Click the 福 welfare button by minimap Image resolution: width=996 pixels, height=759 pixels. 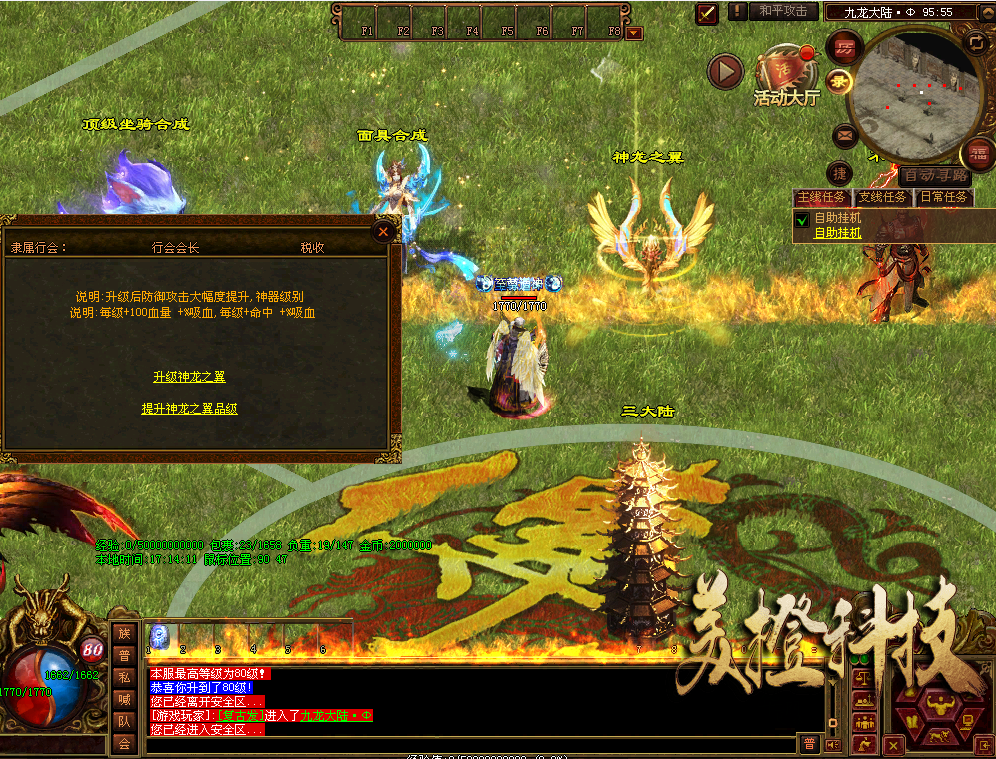click(977, 154)
